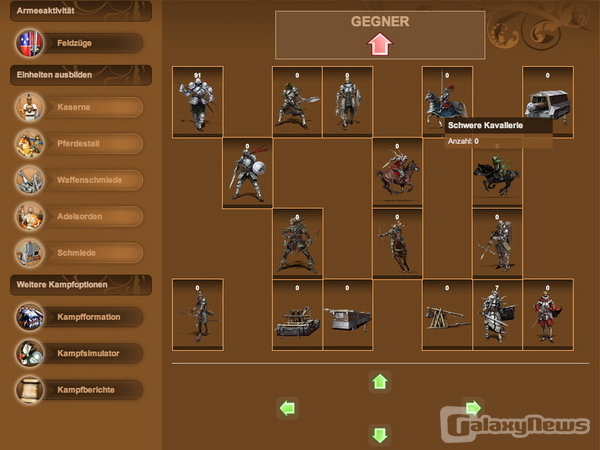This screenshot has width=600, height=450.
Task: Click the green up arrow
Action: coord(379,381)
